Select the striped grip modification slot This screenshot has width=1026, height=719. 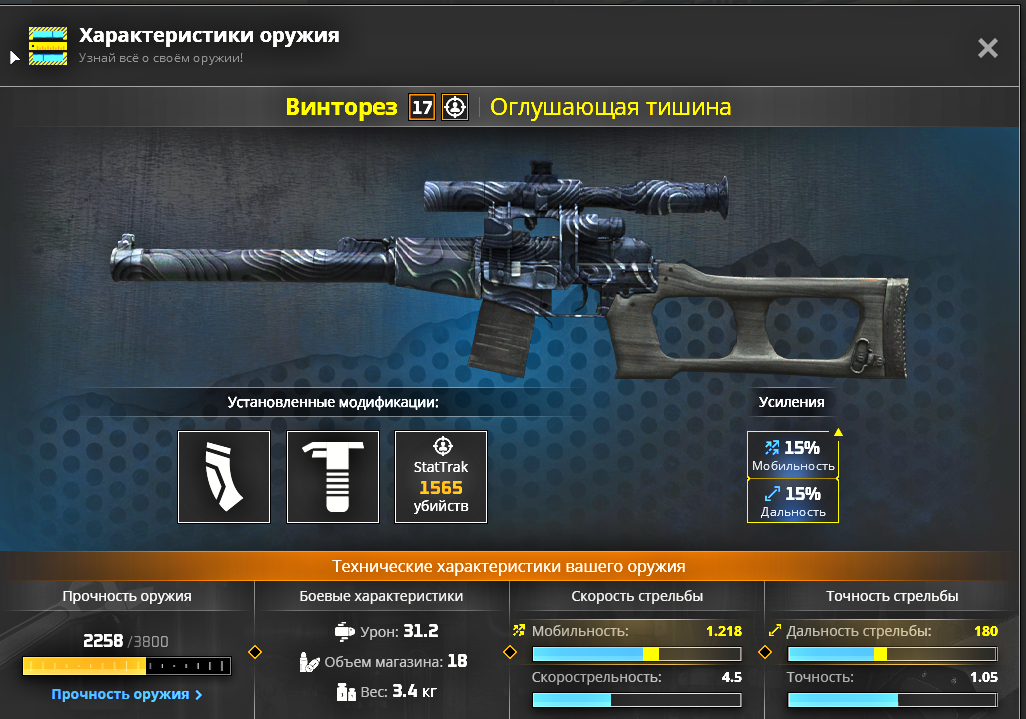pos(224,477)
